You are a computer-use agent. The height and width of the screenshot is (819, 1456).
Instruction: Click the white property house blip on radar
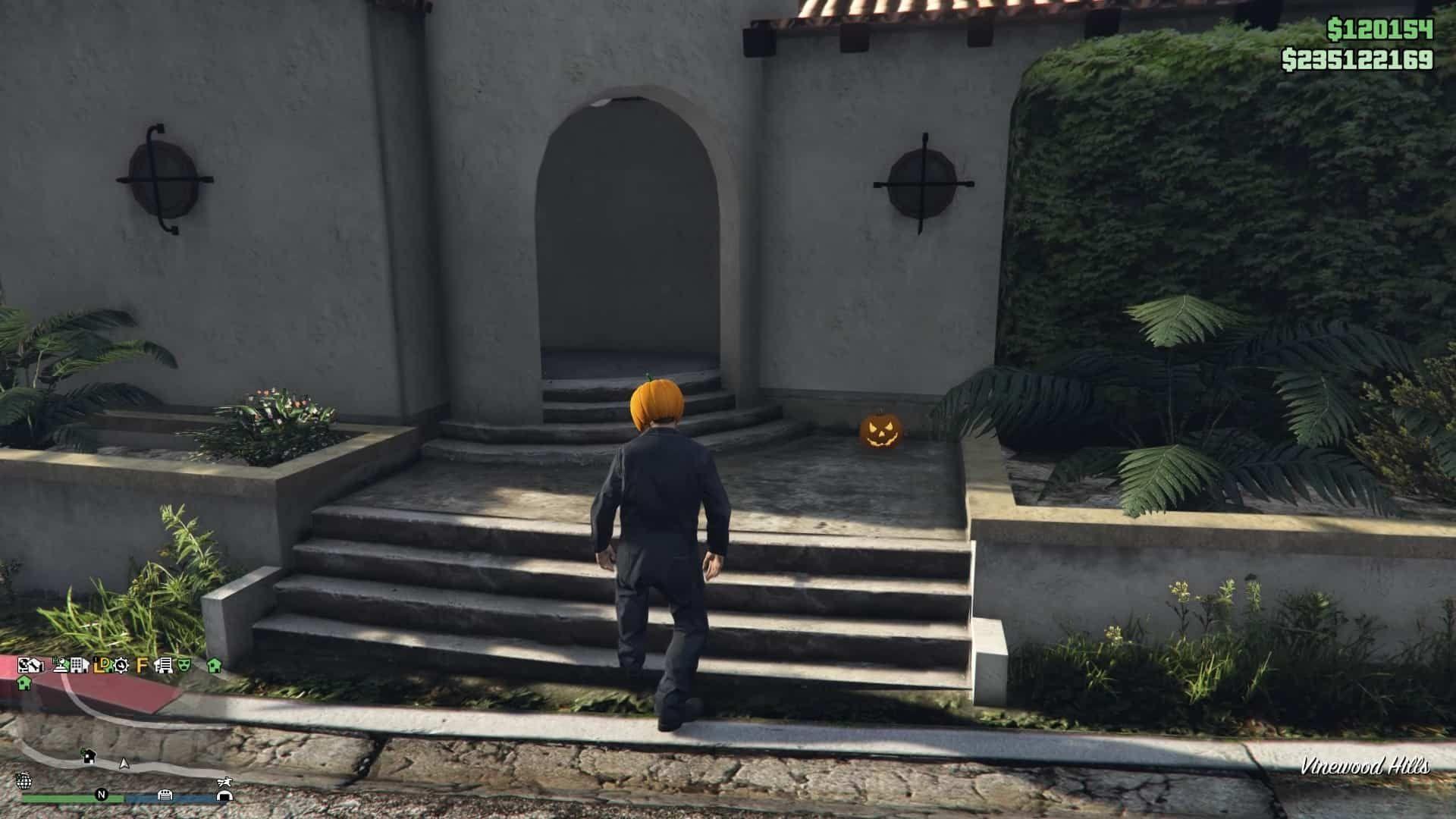(89, 758)
